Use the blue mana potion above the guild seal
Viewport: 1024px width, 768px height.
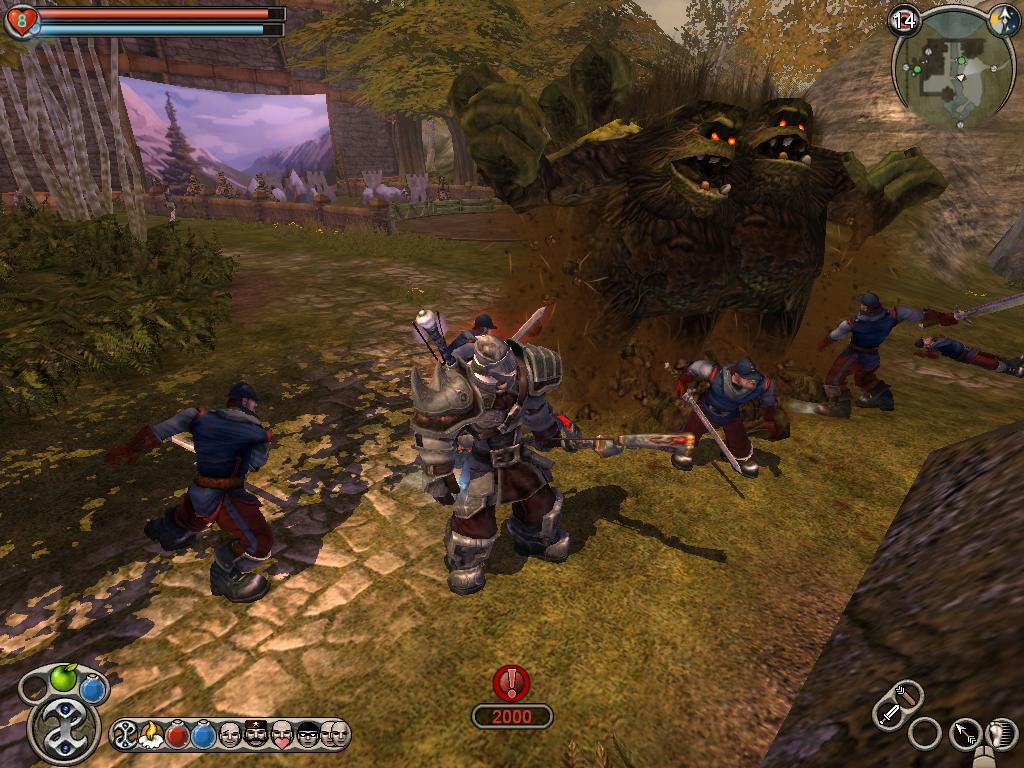[x=93, y=688]
